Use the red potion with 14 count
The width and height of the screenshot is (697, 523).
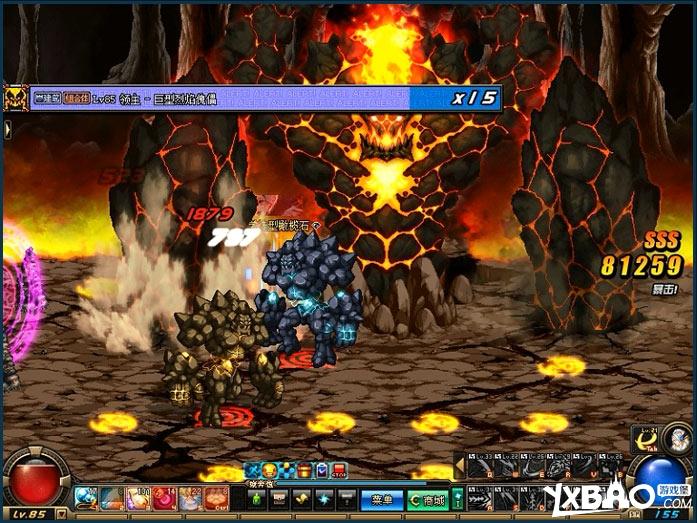163,497
